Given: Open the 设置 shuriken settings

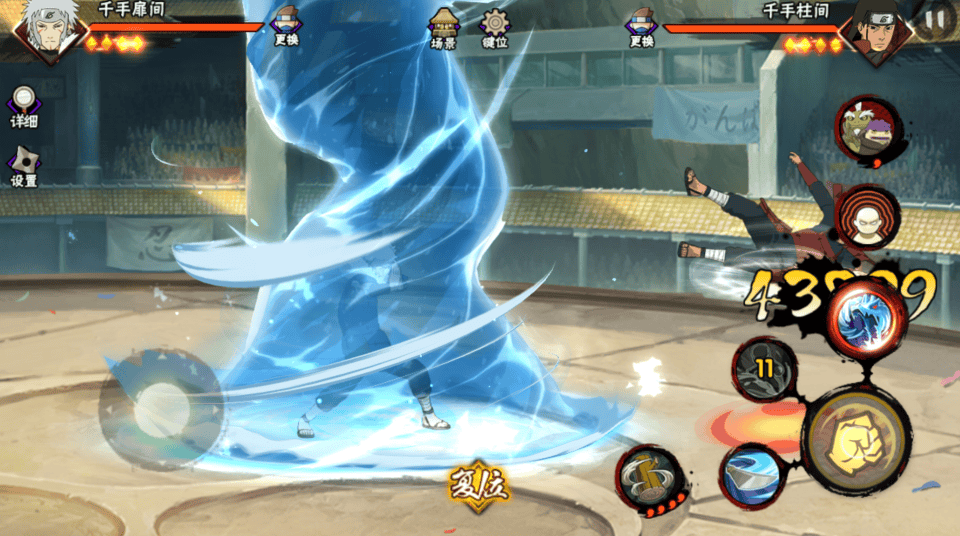Looking at the screenshot, I should pyautogui.click(x=24, y=165).
